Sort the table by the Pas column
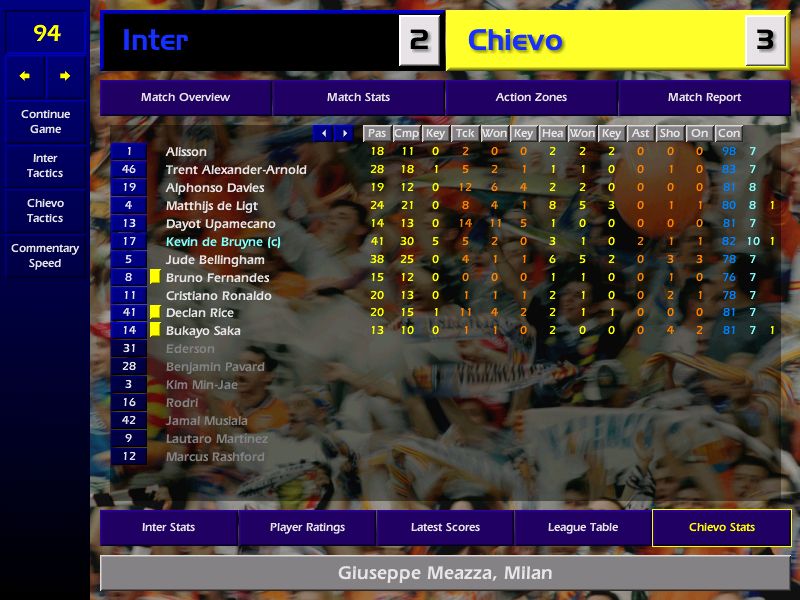The height and width of the screenshot is (600, 800). (376, 133)
